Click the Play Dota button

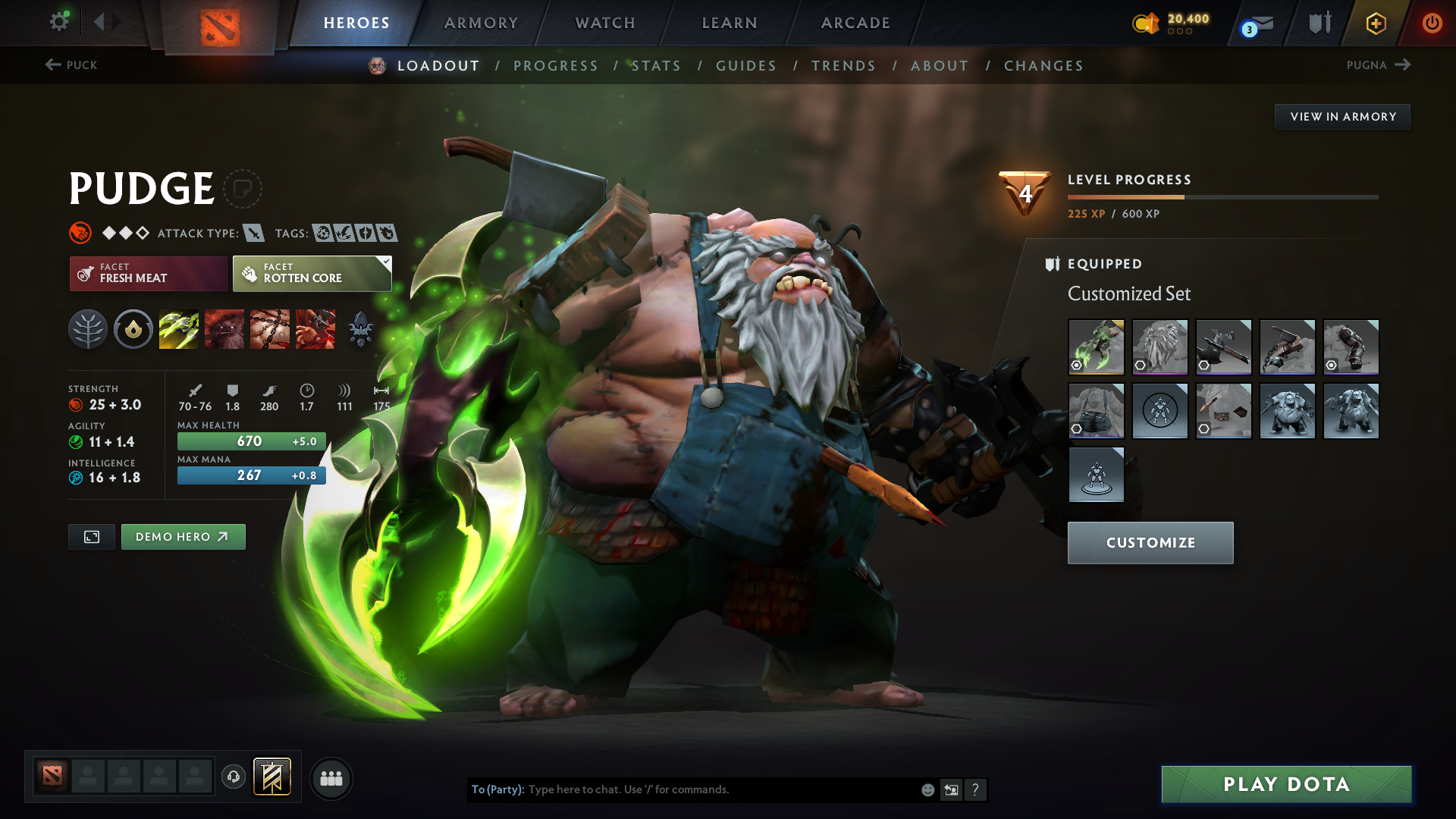click(1286, 784)
